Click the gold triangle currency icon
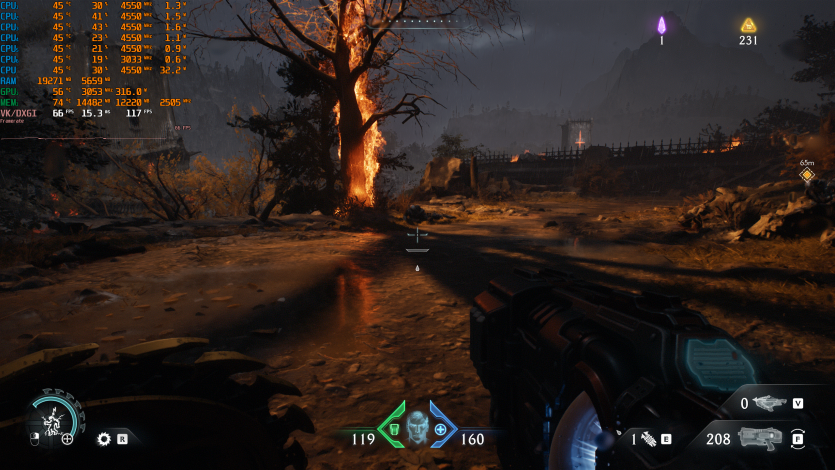 [748, 25]
